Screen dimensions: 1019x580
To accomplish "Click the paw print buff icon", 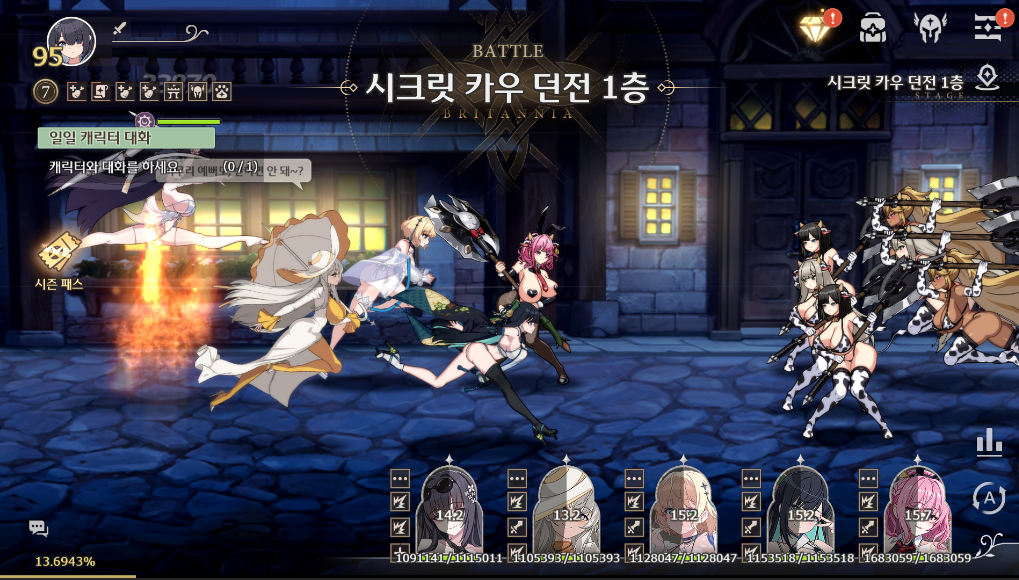I will pyautogui.click(x=222, y=92).
